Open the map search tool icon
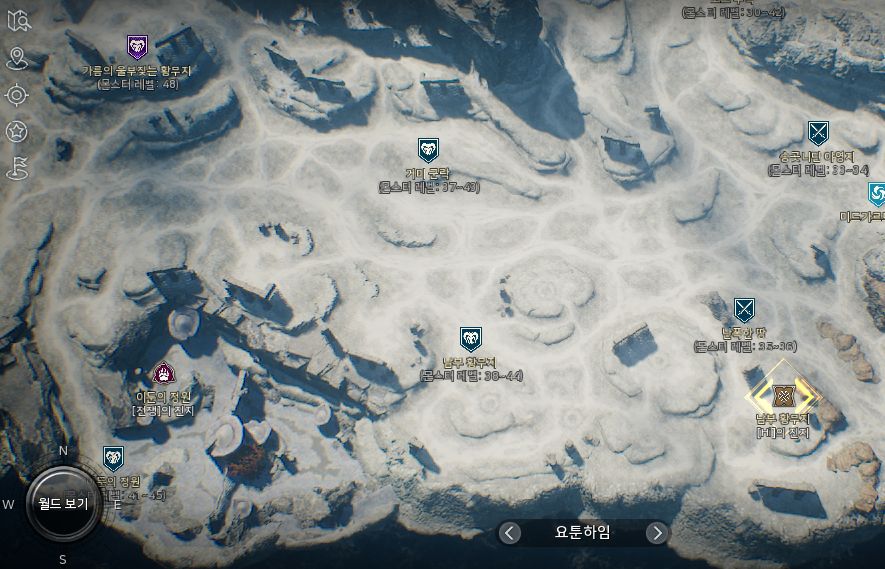This screenshot has width=885, height=569. coord(17,22)
